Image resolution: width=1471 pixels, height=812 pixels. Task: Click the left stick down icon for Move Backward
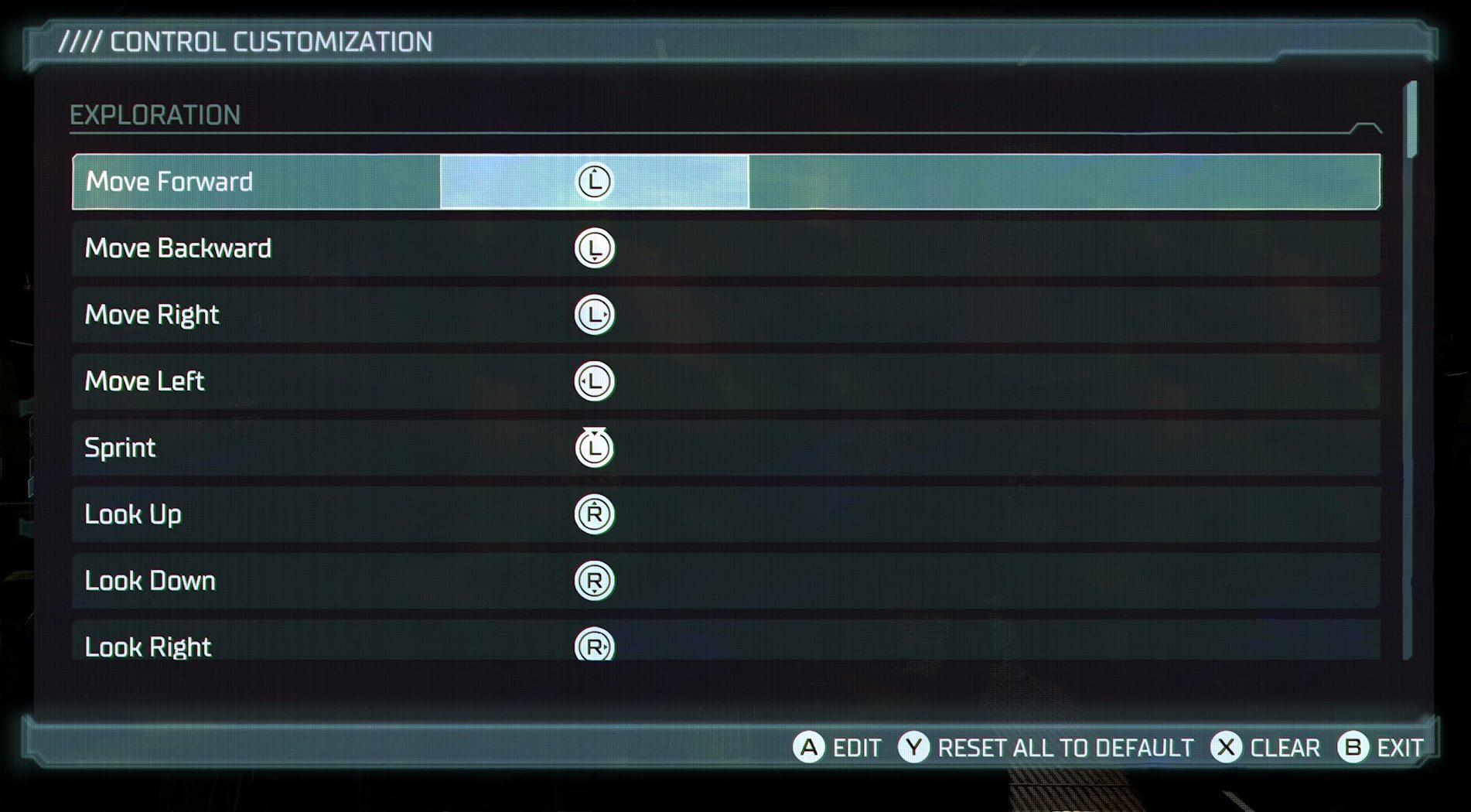[x=593, y=247]
